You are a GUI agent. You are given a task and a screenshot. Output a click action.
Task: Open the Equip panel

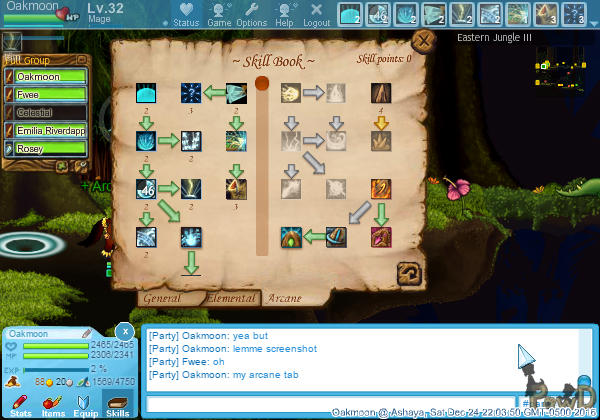click(85, 404)
